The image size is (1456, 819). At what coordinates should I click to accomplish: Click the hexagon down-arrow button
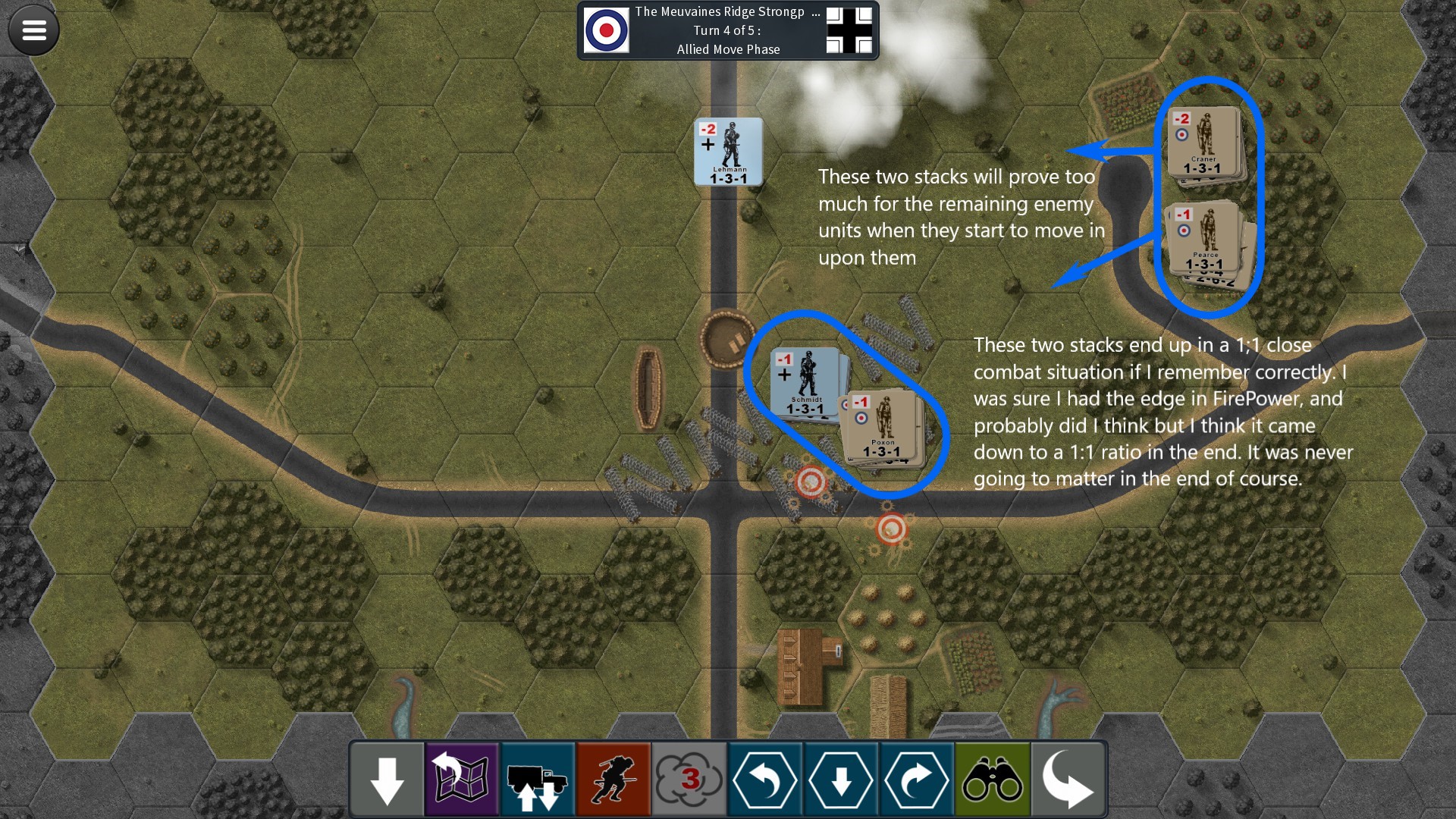click(x=841, y=780)
